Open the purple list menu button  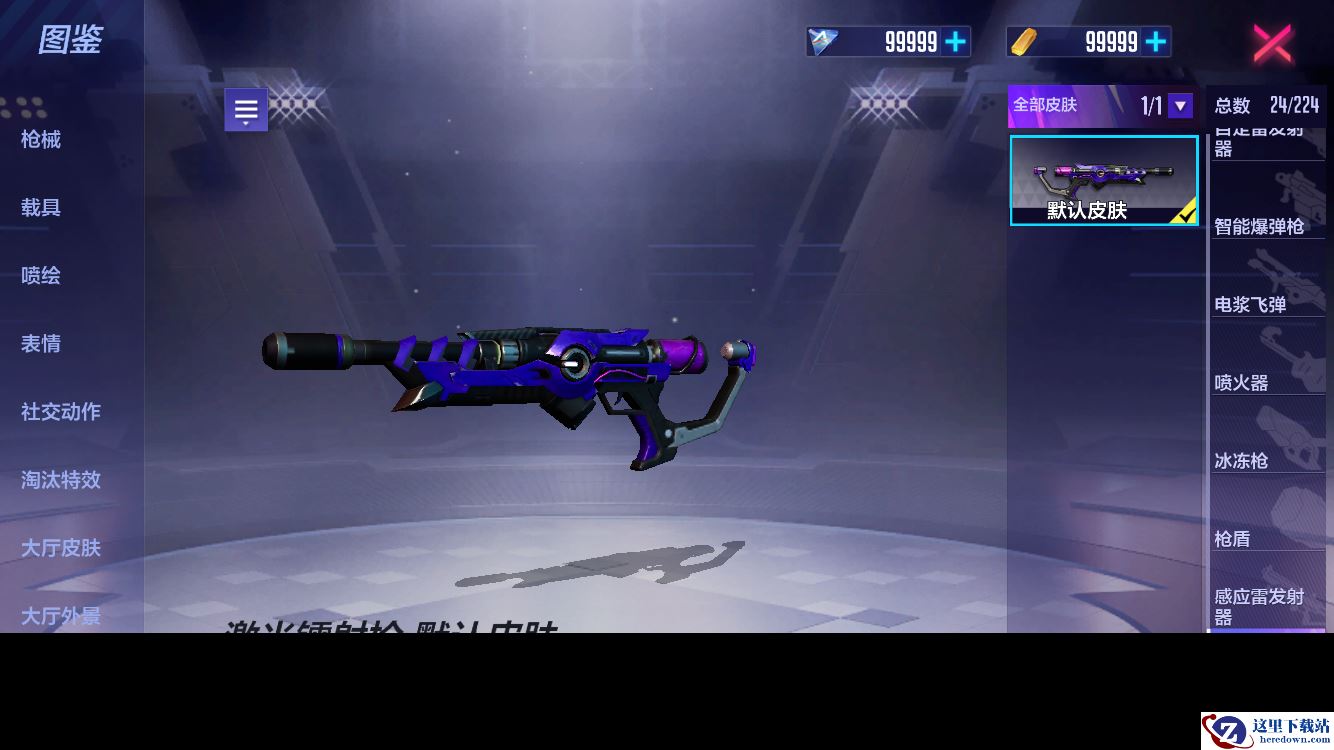pyautogui.click(x=246, y=110)
